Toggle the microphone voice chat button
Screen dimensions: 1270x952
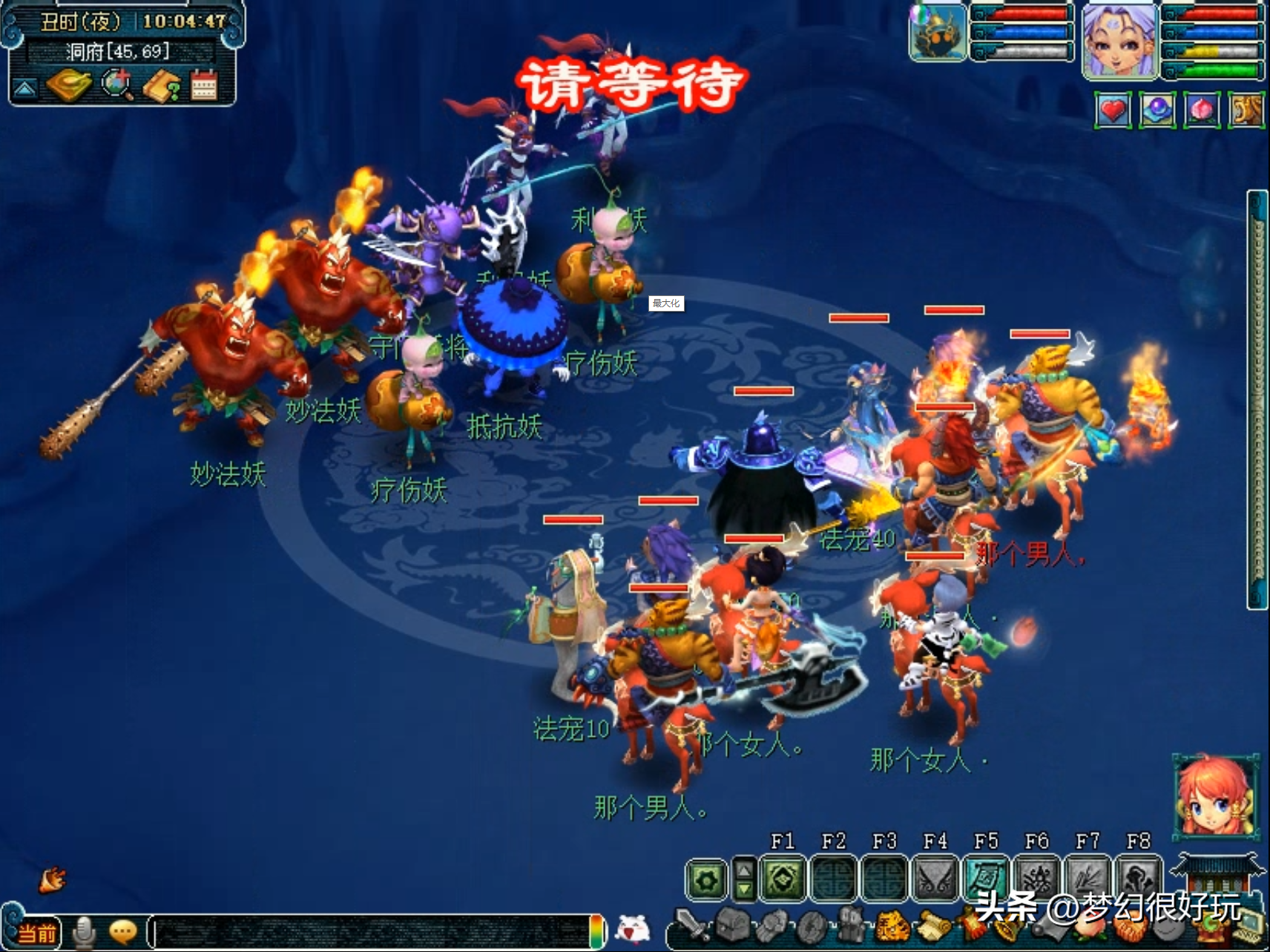[x=84, y=932]
